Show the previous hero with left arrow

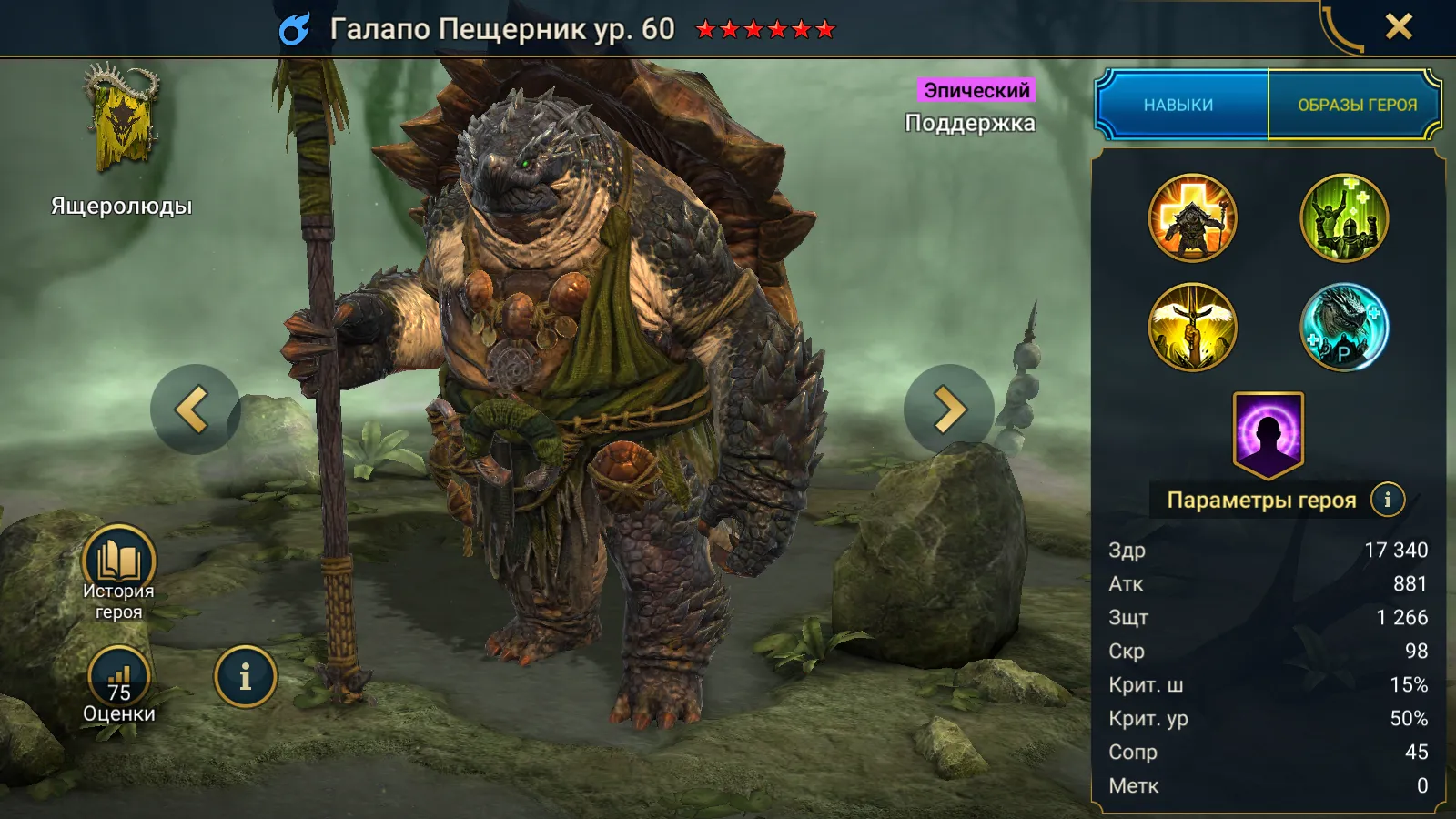pos(195,409)
